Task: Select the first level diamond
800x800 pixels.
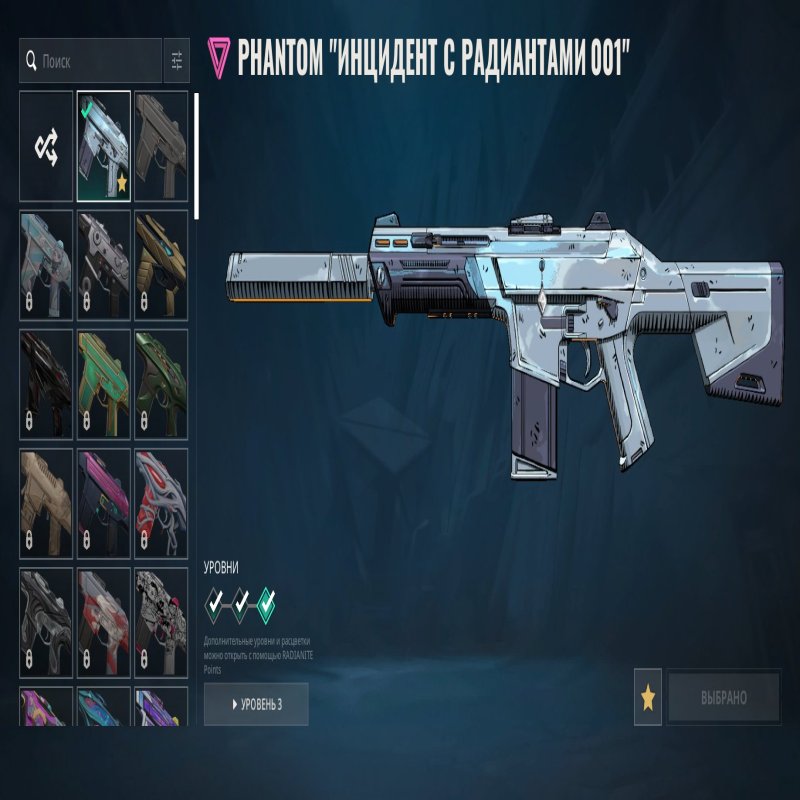Action: pos(216,603)
